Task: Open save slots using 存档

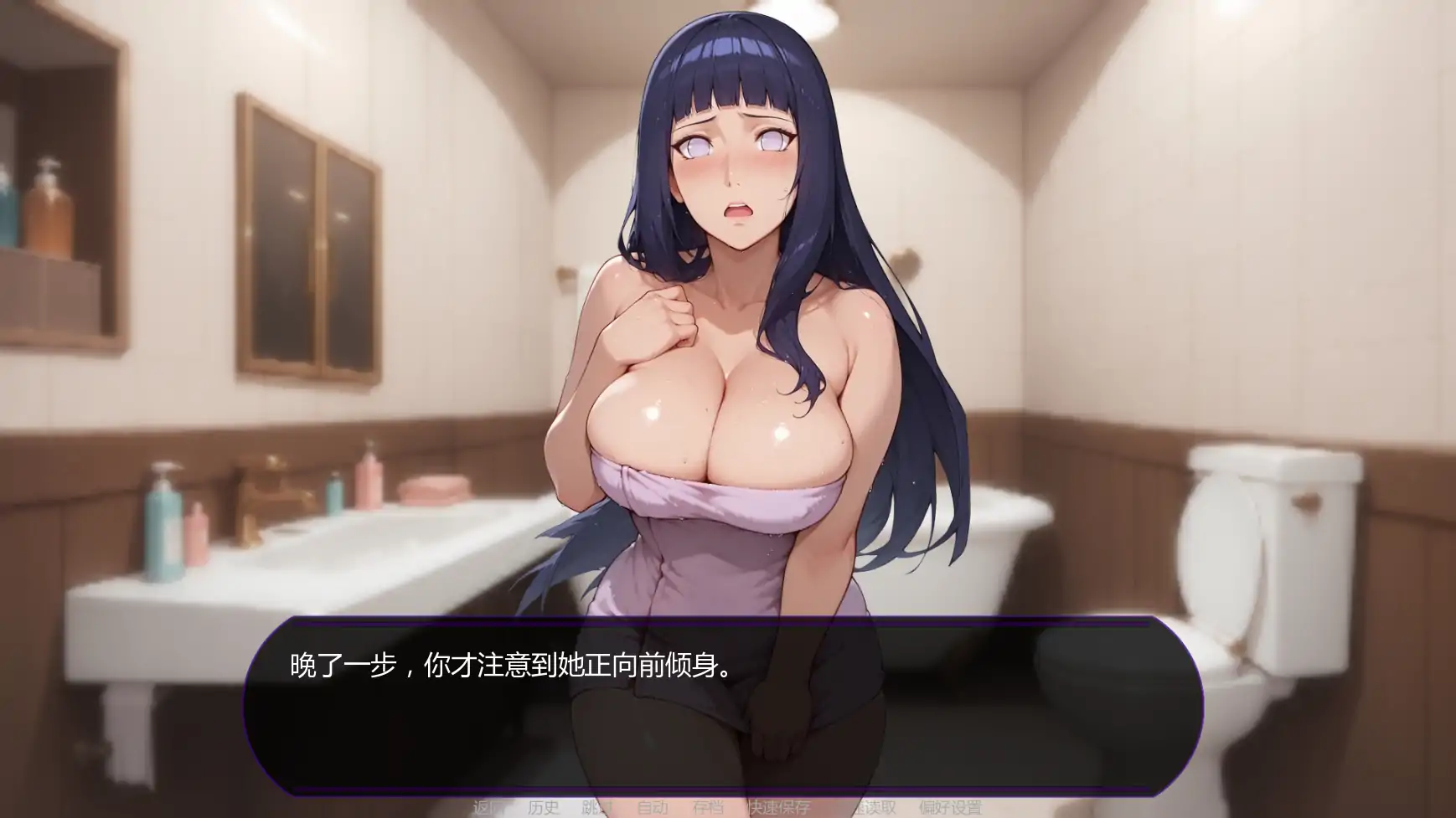Action: pyautogui.click(x=708, y=806)
